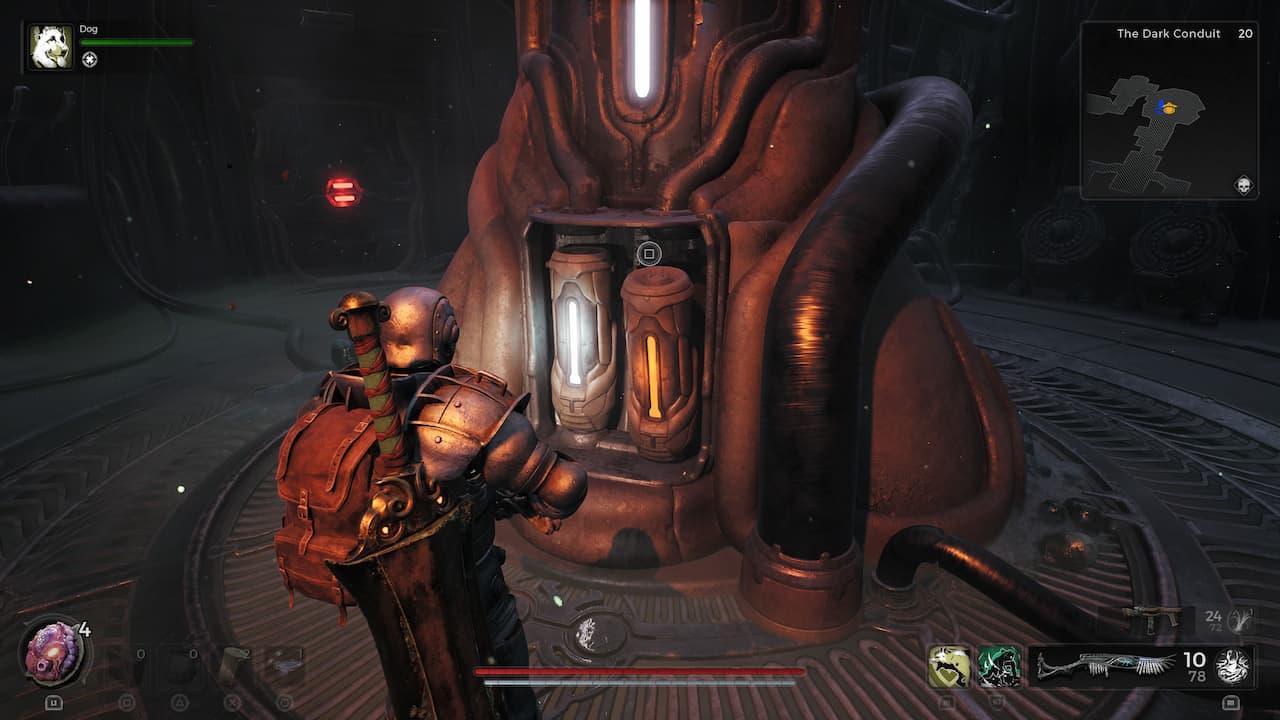1280x720 pixels.
Task: Open the weapon mod dragon emblem
Action: (x=1230, y=667)
